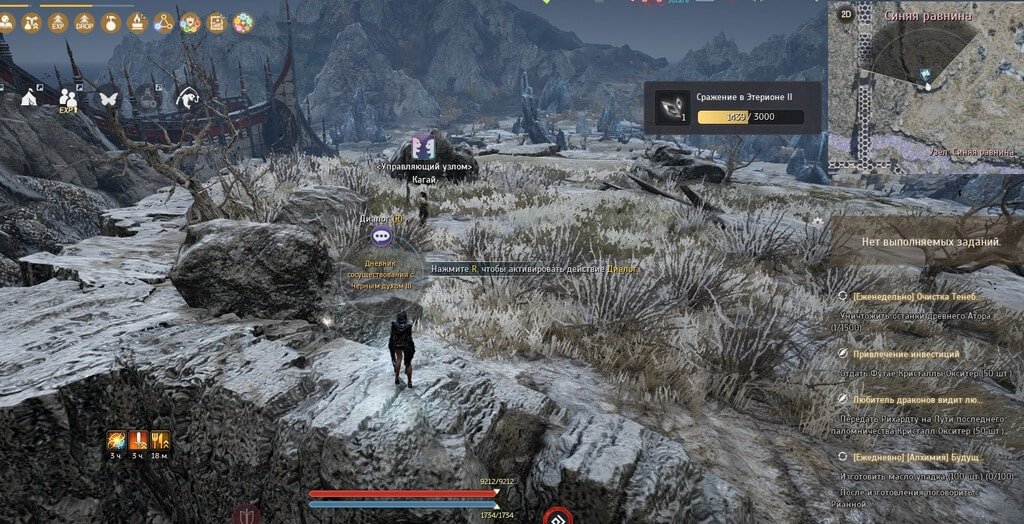Open the tent camp icon
The image size is (1024, 524).
pyautogui.click(x=30, y=97)
